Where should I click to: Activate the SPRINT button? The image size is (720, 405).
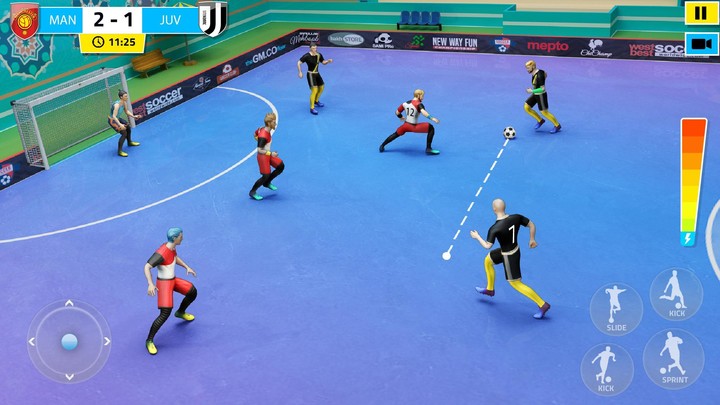click(x=673, y=359)
